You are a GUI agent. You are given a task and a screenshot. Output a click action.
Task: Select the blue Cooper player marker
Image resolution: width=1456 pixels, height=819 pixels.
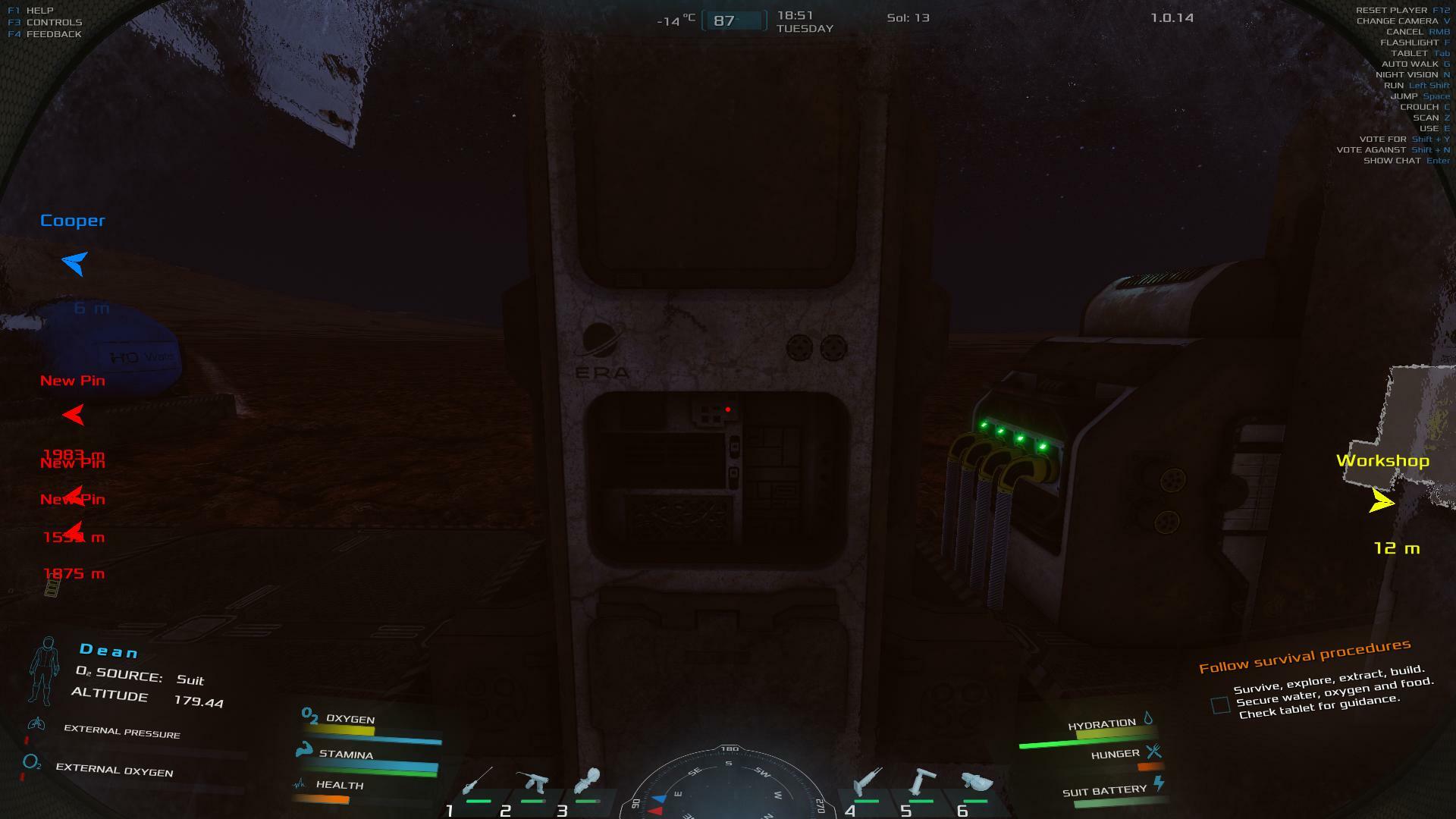[74, 263]
